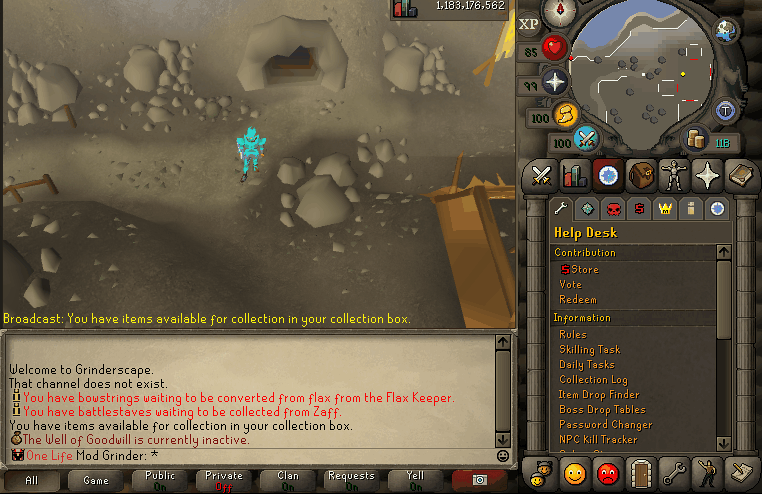The width and height of the screenshot is (762, 494).
Task: Open the Store link in Help Desk
Action: click(584, 269)
